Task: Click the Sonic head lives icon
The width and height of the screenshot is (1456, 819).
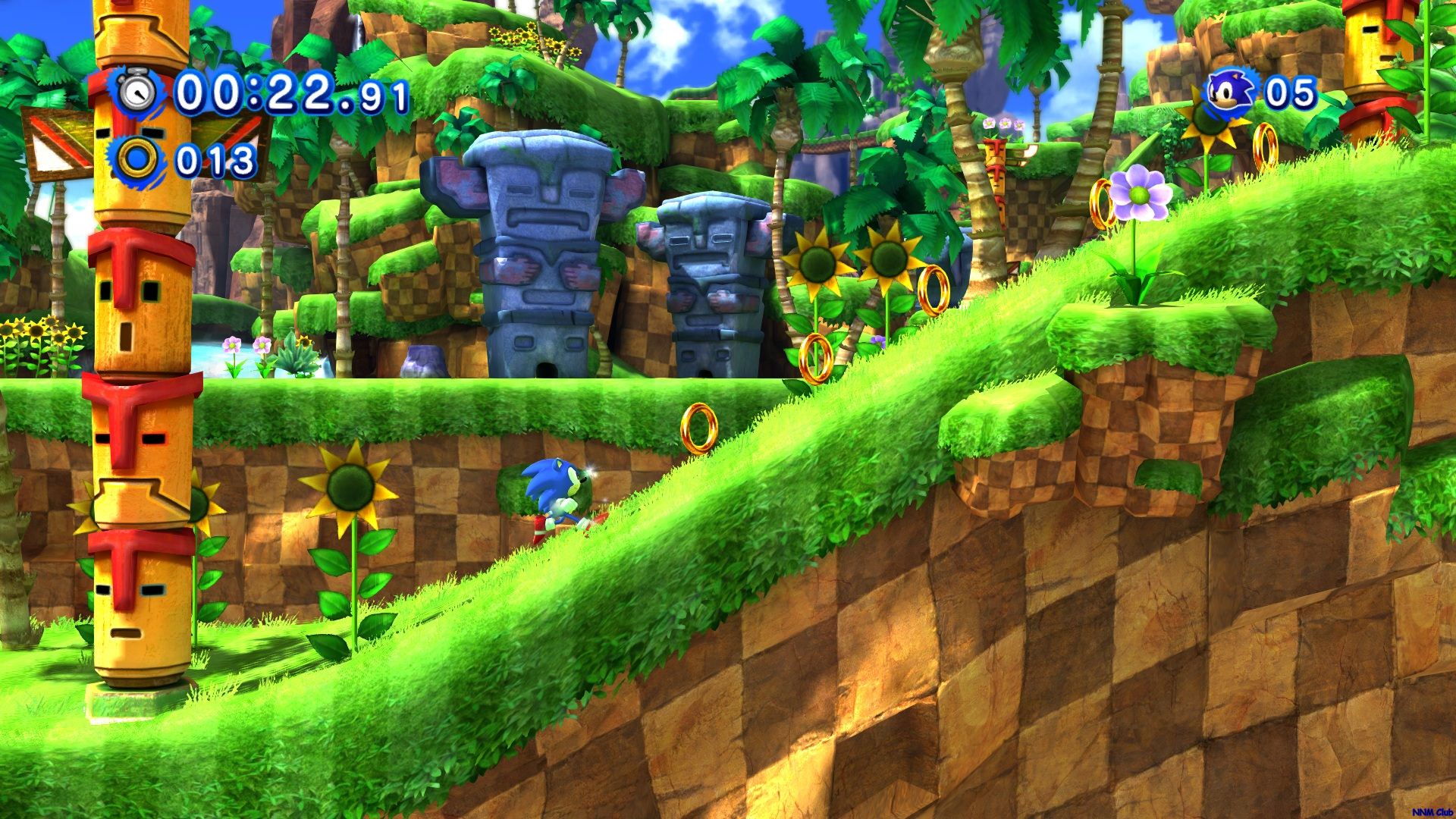Action: click(x=1228, y=93)
